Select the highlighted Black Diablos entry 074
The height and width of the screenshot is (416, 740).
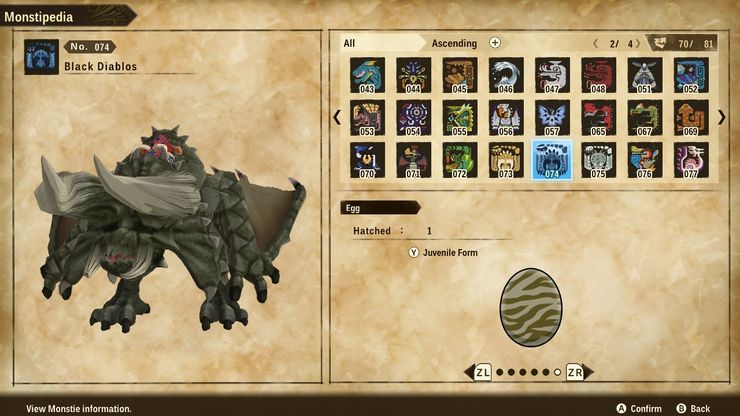[552, 160]
